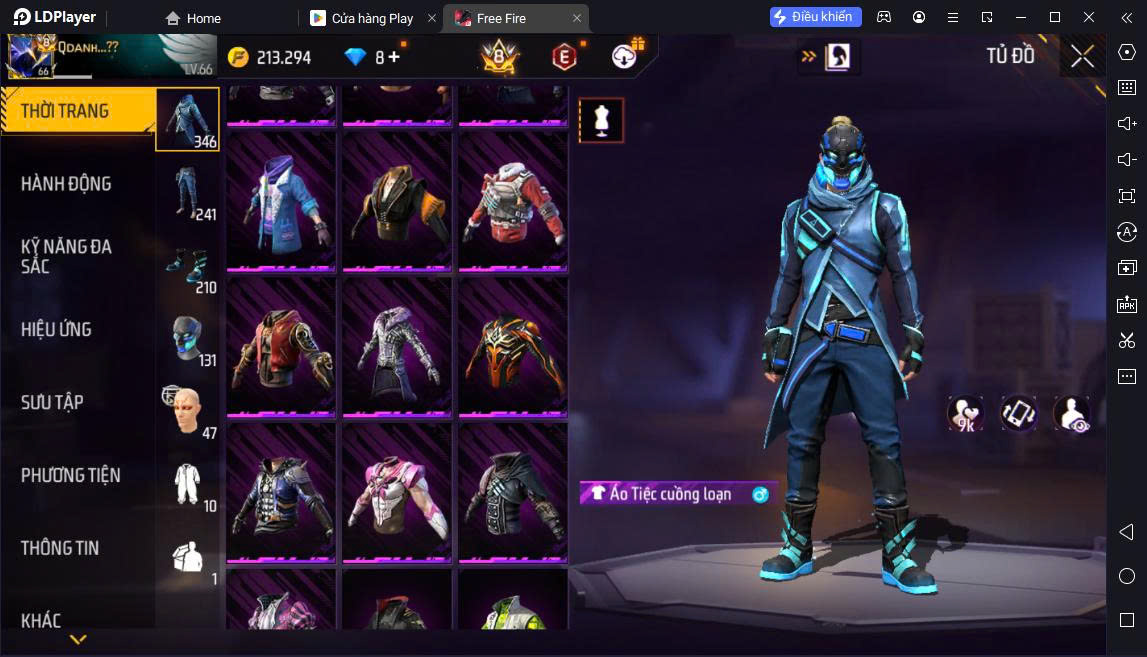Add diamonds with the plus button
Image resolution: width=1147 pixels, height=657 pixels.
[x=394, y=57]
